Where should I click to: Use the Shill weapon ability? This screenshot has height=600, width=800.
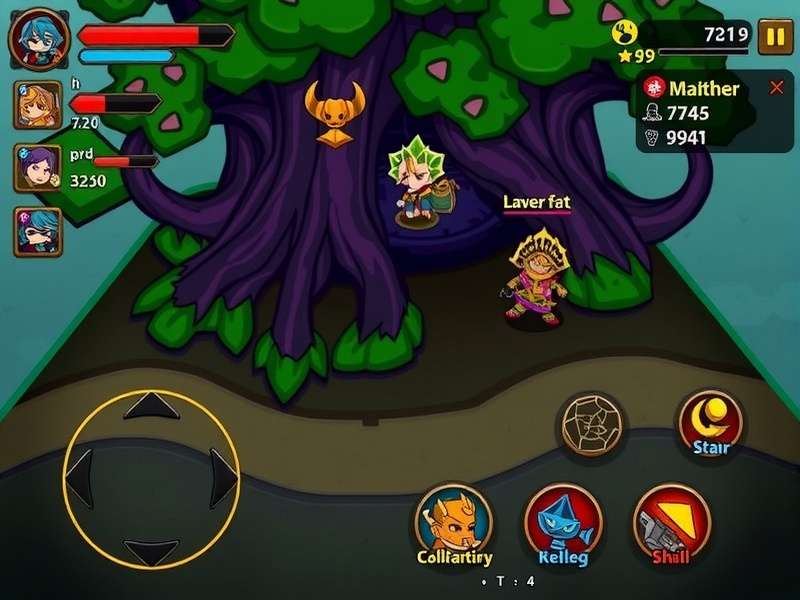pyautogui.click(x=672, y=520)
